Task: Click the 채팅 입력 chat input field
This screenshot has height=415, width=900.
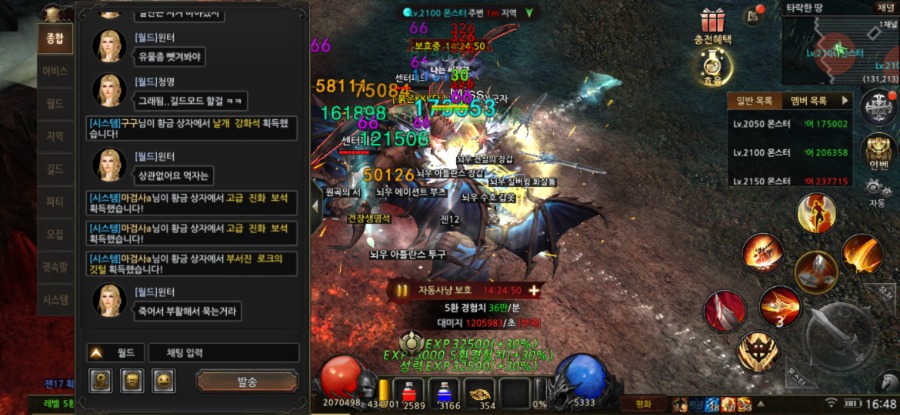Action: [x=223, y=353]
